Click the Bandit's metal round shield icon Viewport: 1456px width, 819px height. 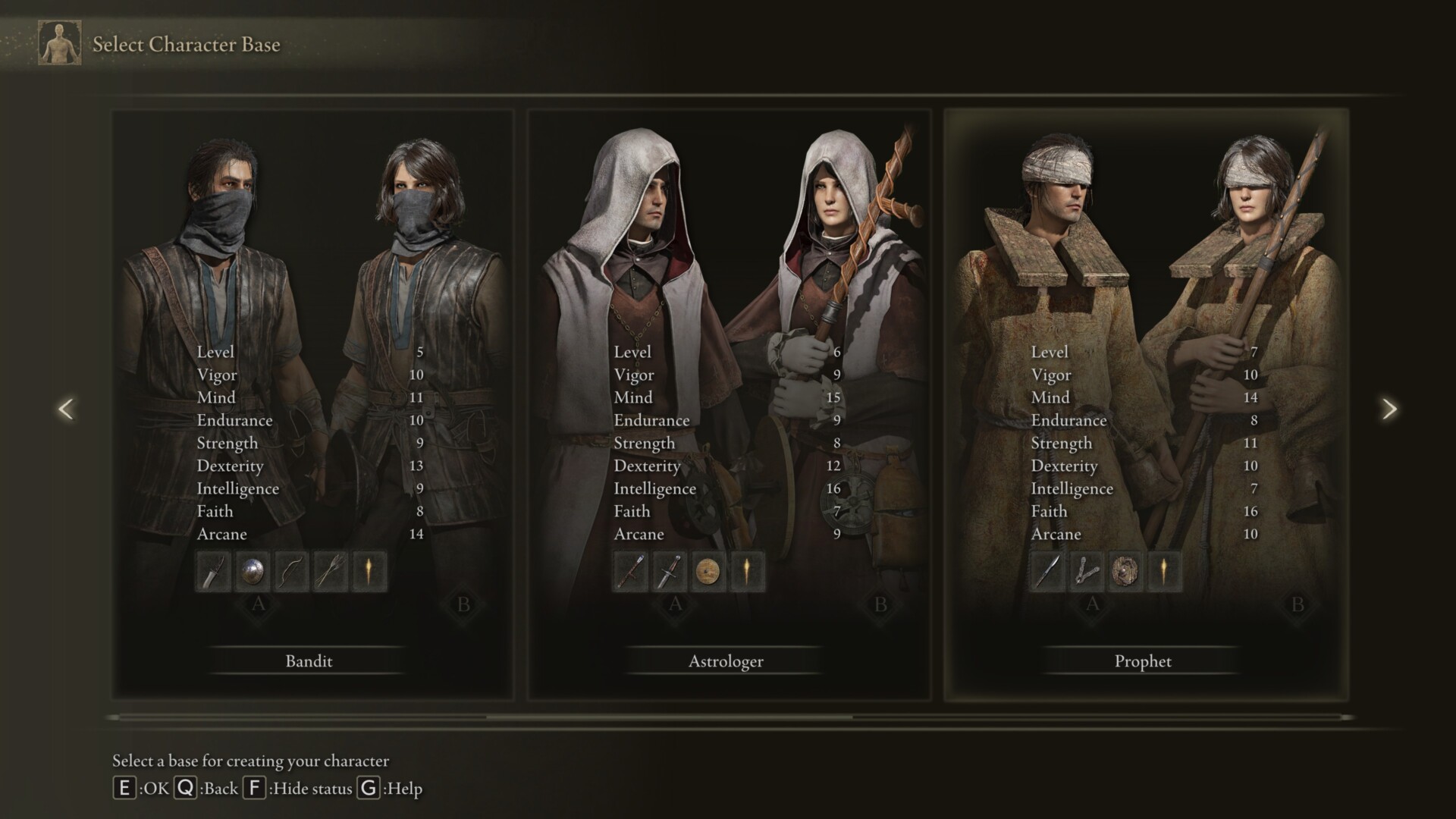point(253,571)
